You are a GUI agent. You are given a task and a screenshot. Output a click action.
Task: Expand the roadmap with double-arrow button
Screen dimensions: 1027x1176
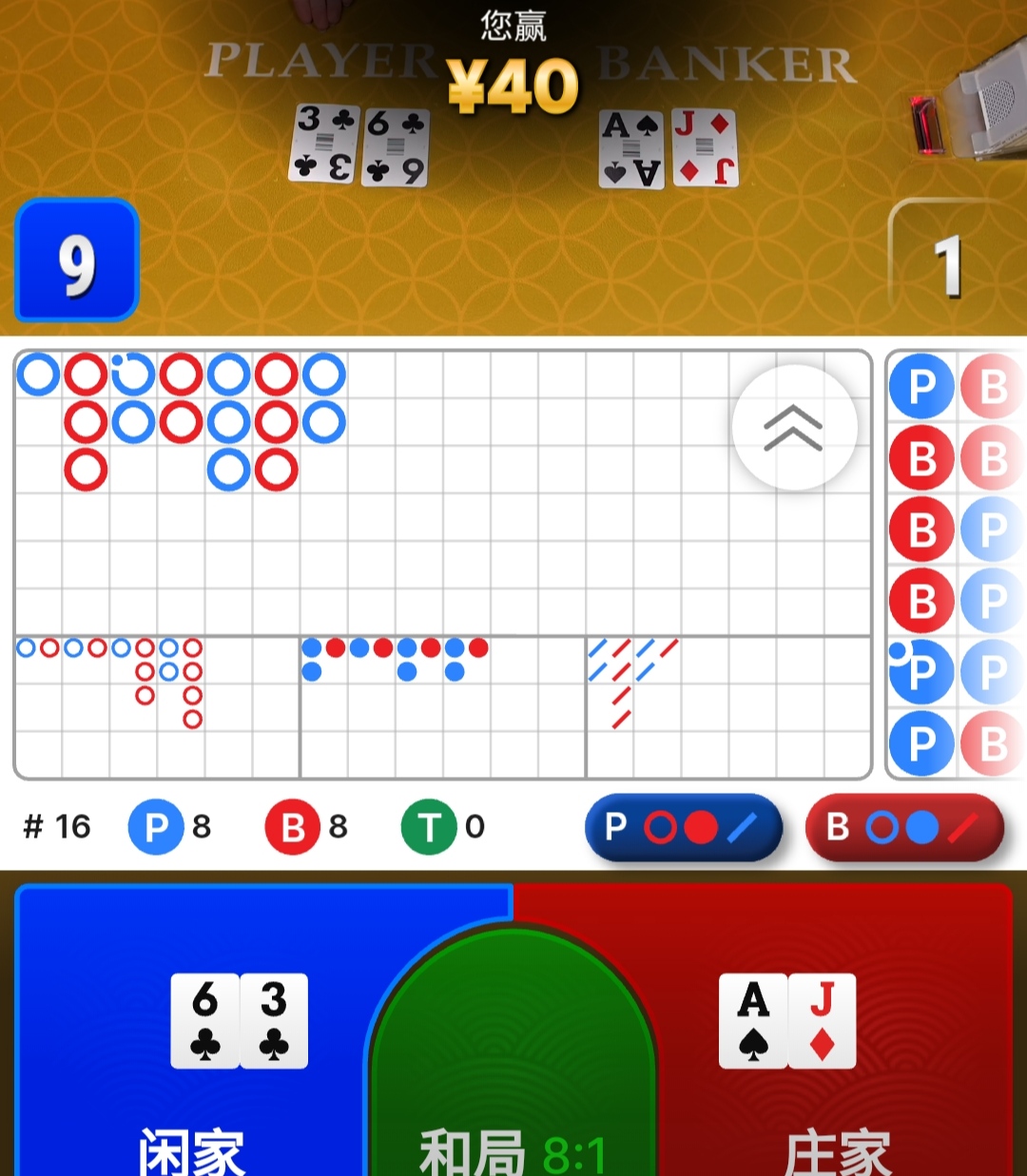pos(794,428)
